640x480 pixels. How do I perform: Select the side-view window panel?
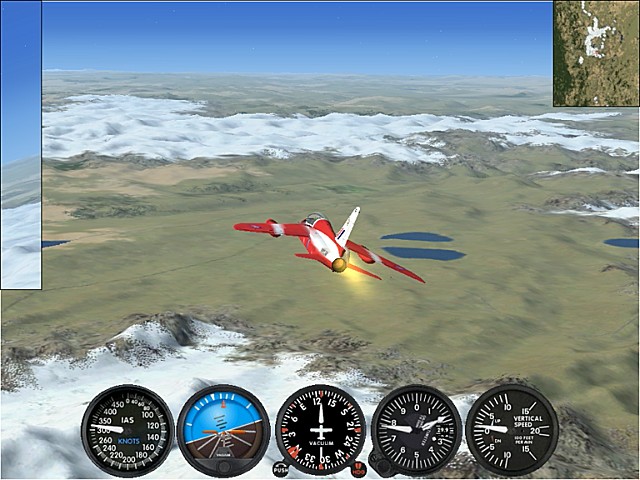click(x=20, y=145)
